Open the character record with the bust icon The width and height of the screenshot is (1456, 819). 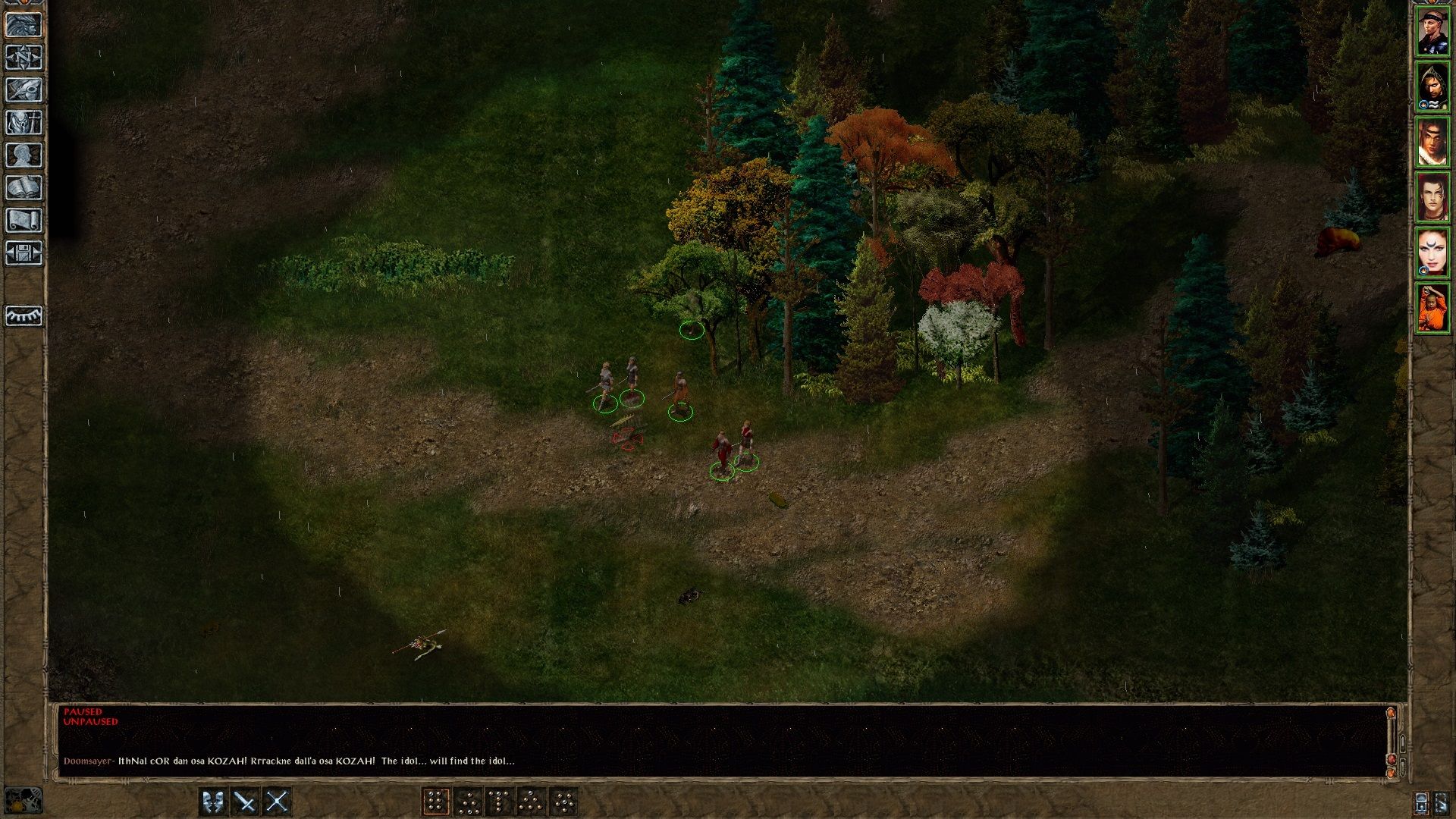click(24, 155)
